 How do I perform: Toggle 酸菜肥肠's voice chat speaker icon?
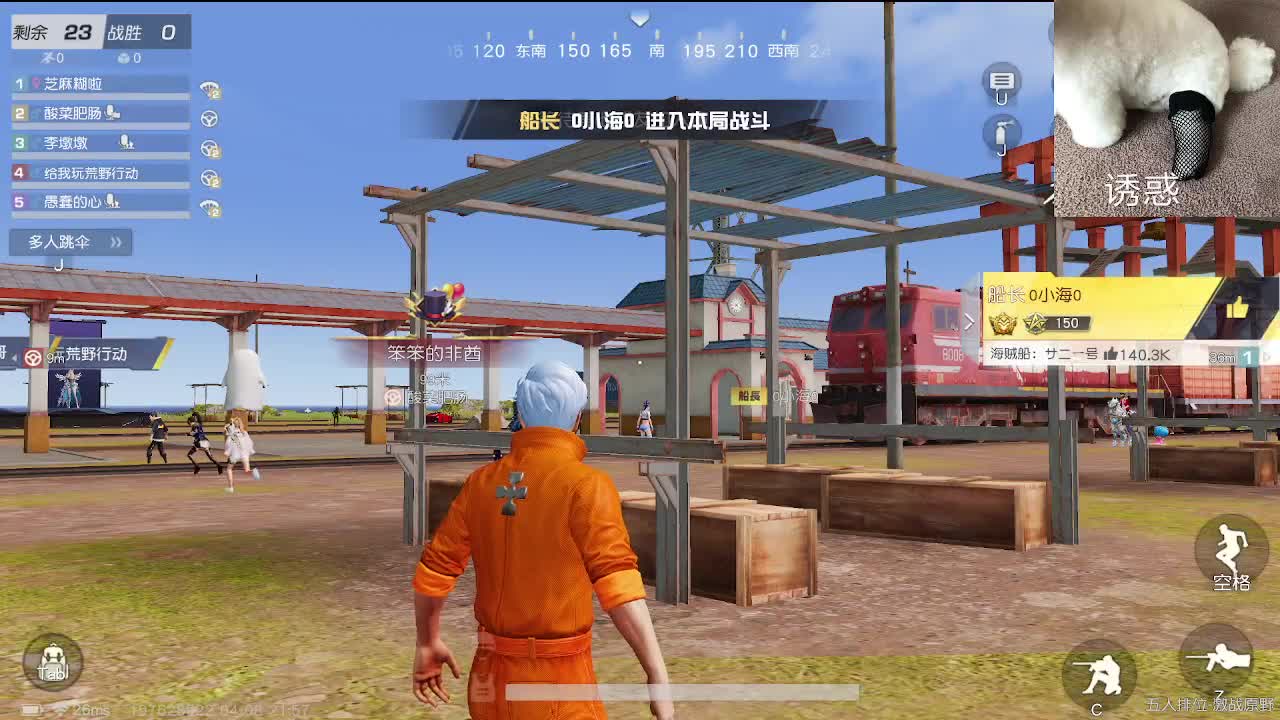point(114,114)
